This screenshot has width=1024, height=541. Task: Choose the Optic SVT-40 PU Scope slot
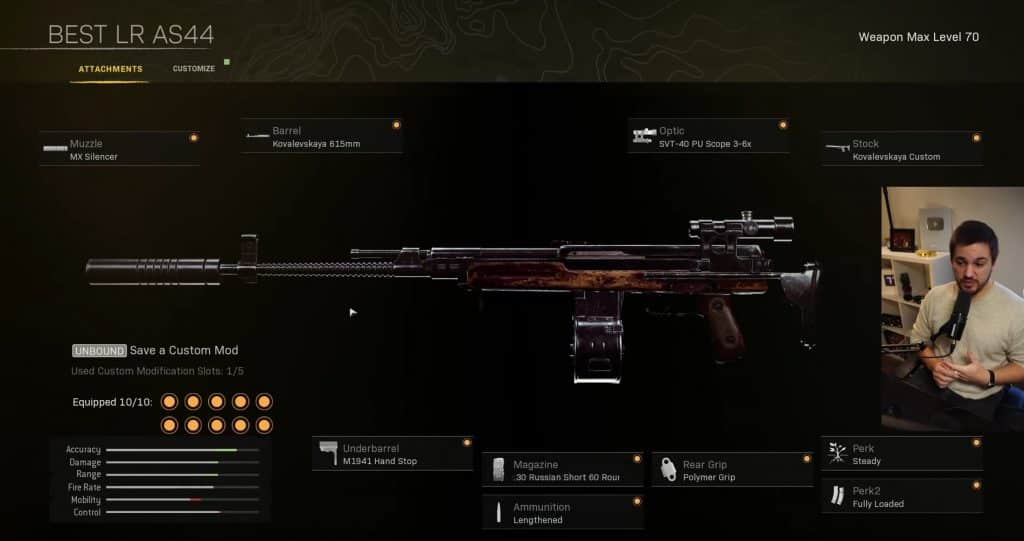pos(708,137)
